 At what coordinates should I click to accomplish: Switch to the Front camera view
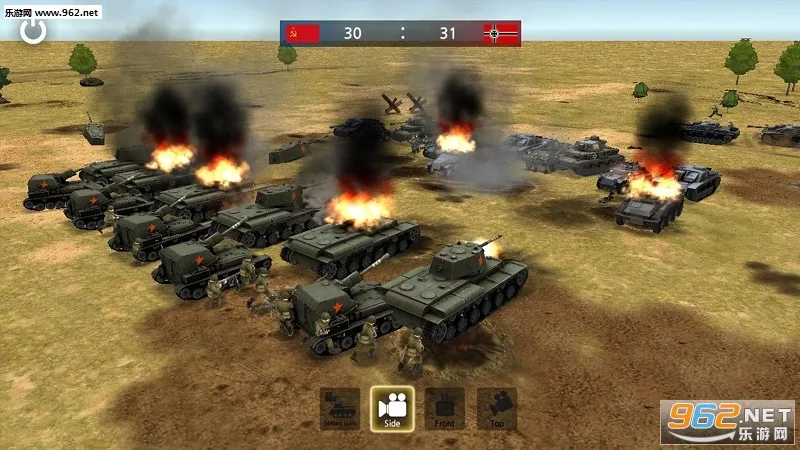pos(445,409)
